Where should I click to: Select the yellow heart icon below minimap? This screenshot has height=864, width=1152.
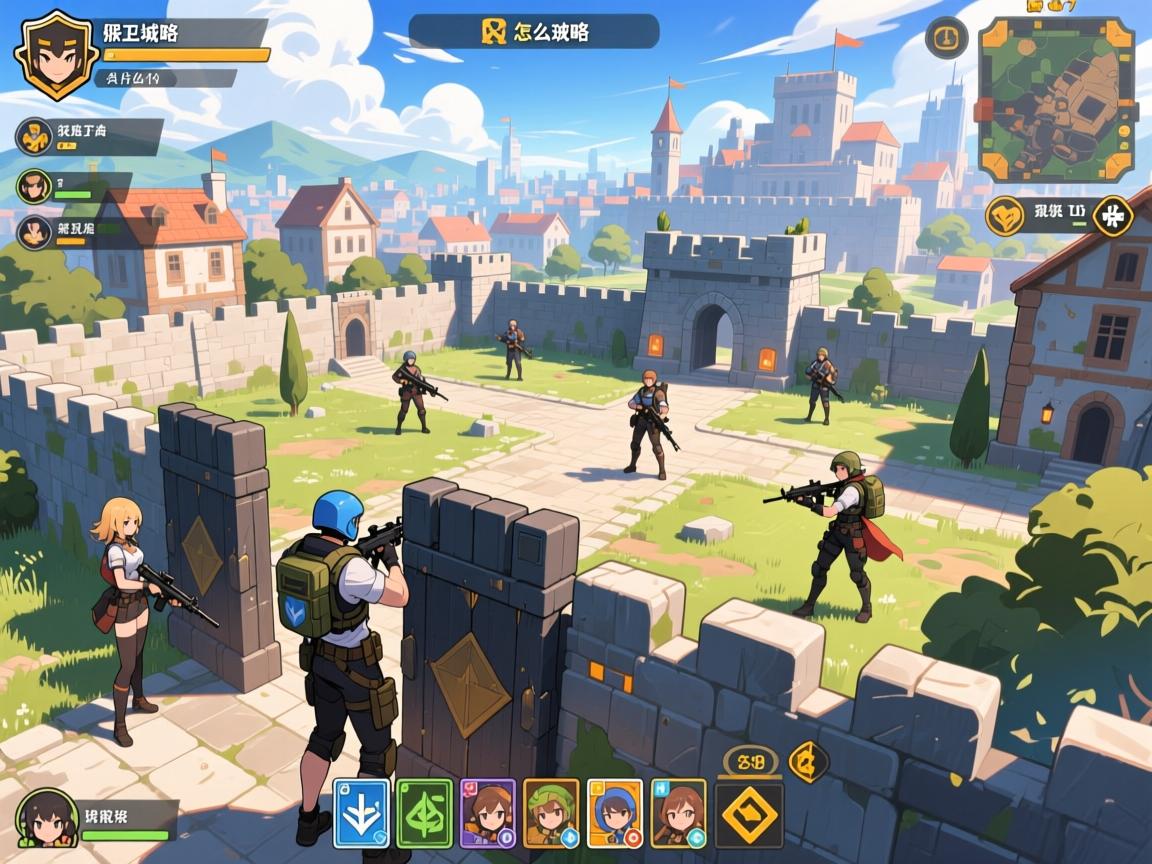pos(1005,214)
